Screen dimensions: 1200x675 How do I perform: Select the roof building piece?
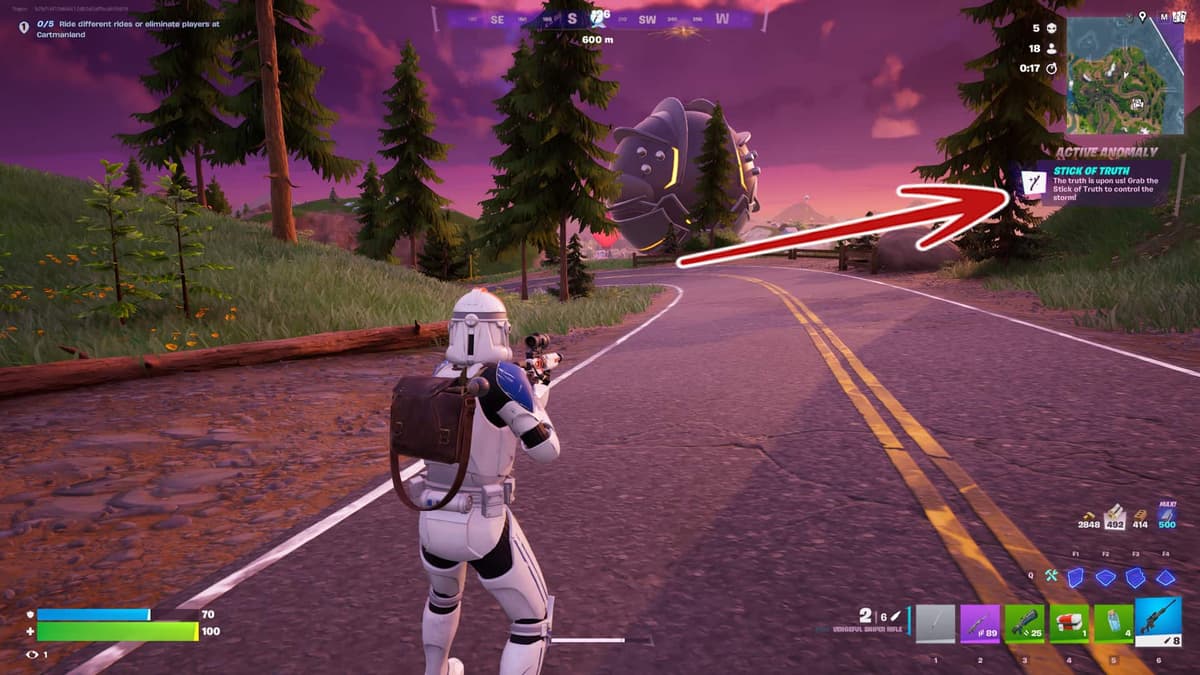(1165, 577)
